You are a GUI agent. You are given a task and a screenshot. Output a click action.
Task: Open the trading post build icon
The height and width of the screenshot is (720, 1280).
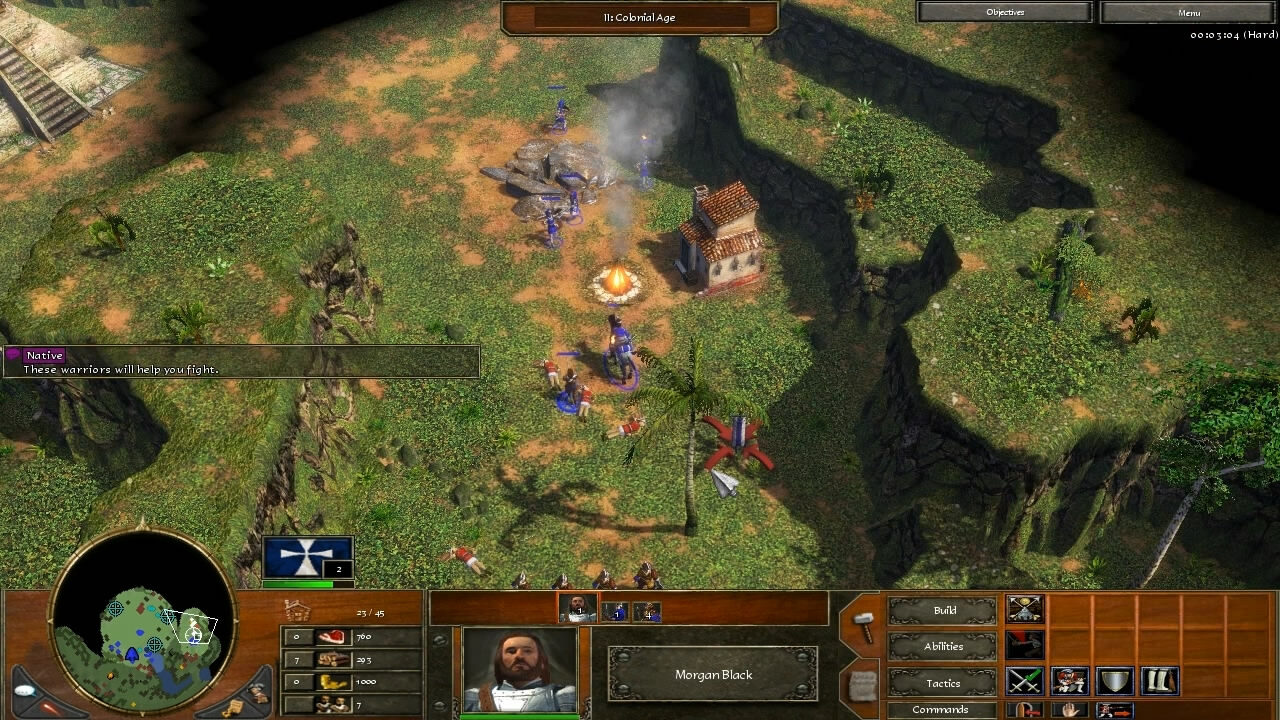1025,609
